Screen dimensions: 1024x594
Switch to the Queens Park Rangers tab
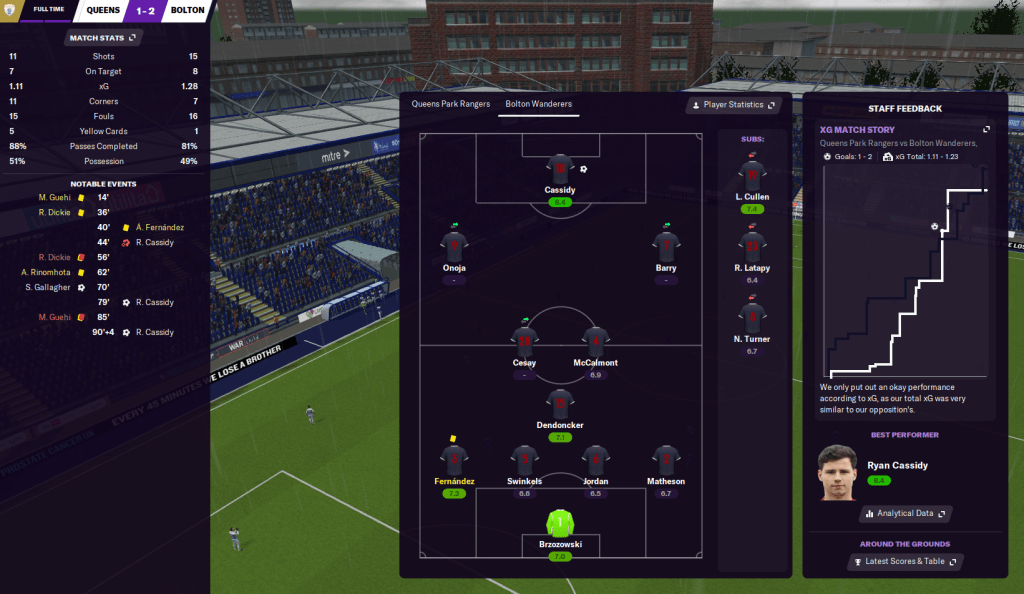click(x=451, y=104)
